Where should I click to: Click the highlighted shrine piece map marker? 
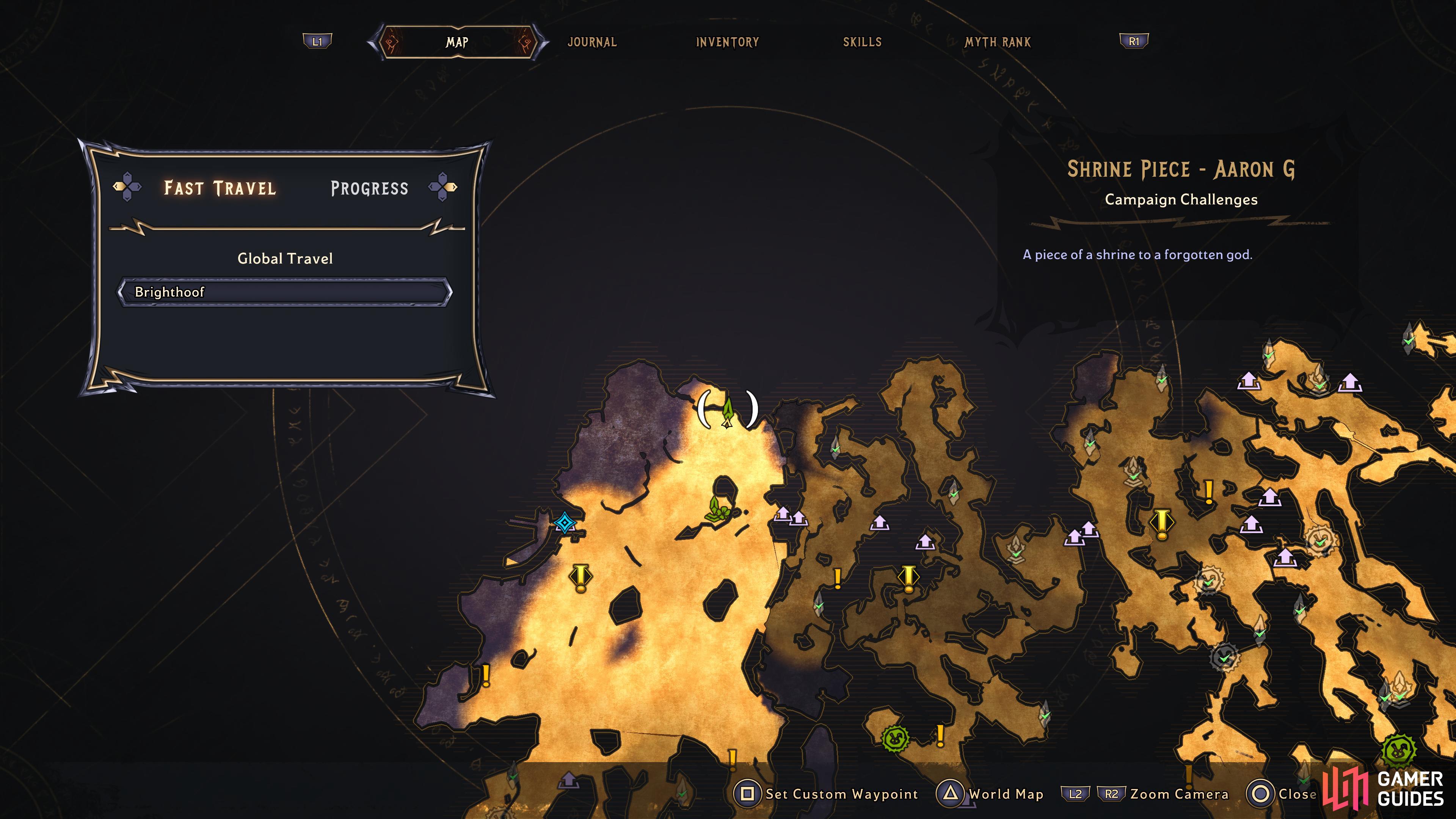[x=728, y=410]
